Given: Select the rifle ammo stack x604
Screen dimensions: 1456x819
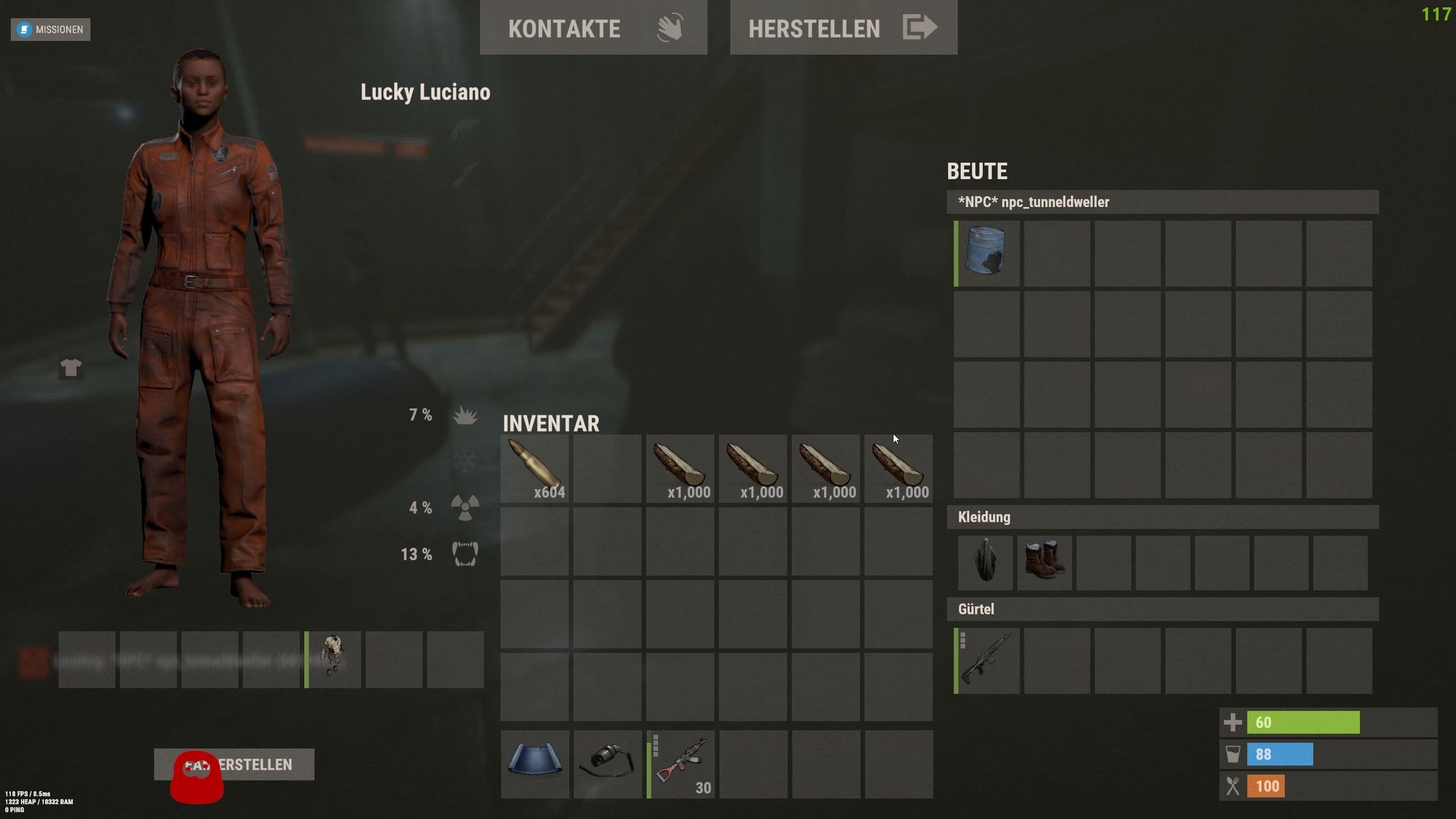Looking at the screenshot, I should (535, 469).
